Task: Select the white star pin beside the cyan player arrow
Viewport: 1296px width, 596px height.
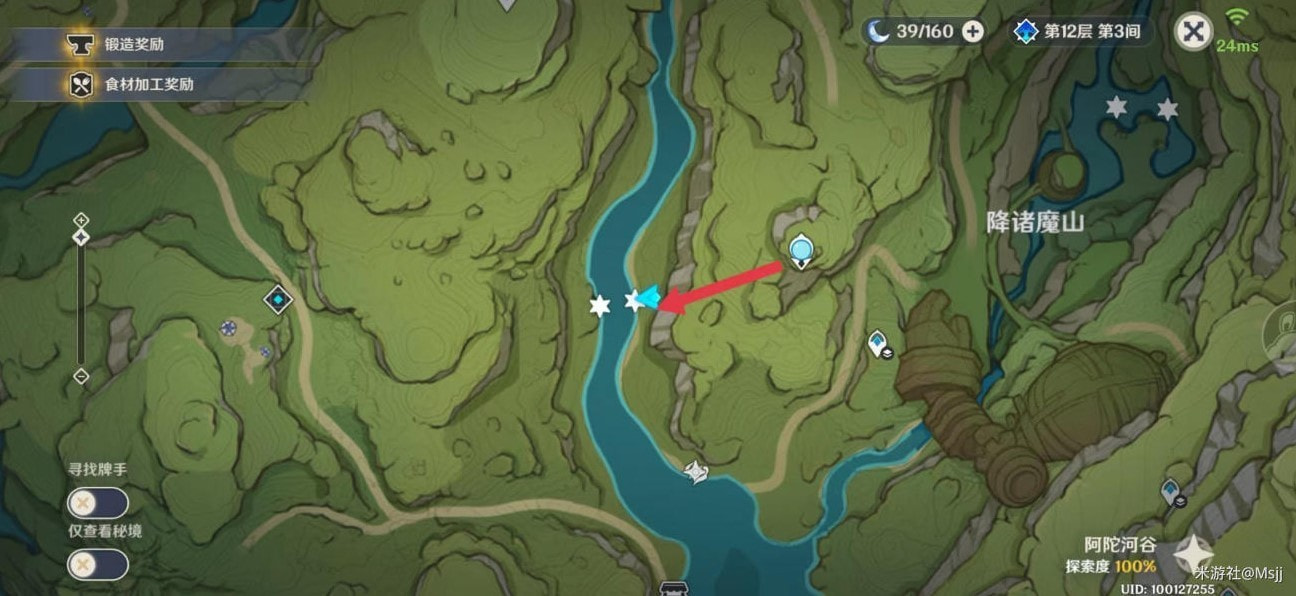Action: pyautogui.click(x=632, y=299)
